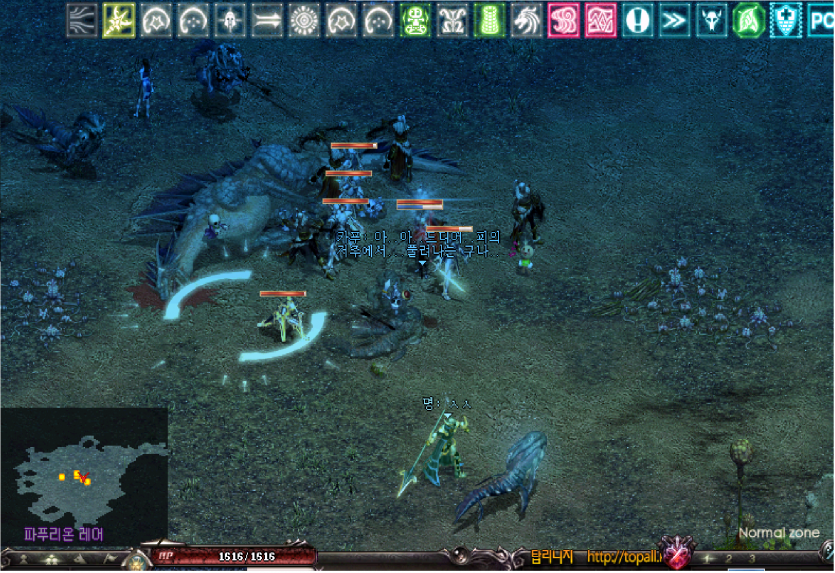835x573 pixels.
Task: Click the gray helmet buff icon
Action: coord(230,20)
